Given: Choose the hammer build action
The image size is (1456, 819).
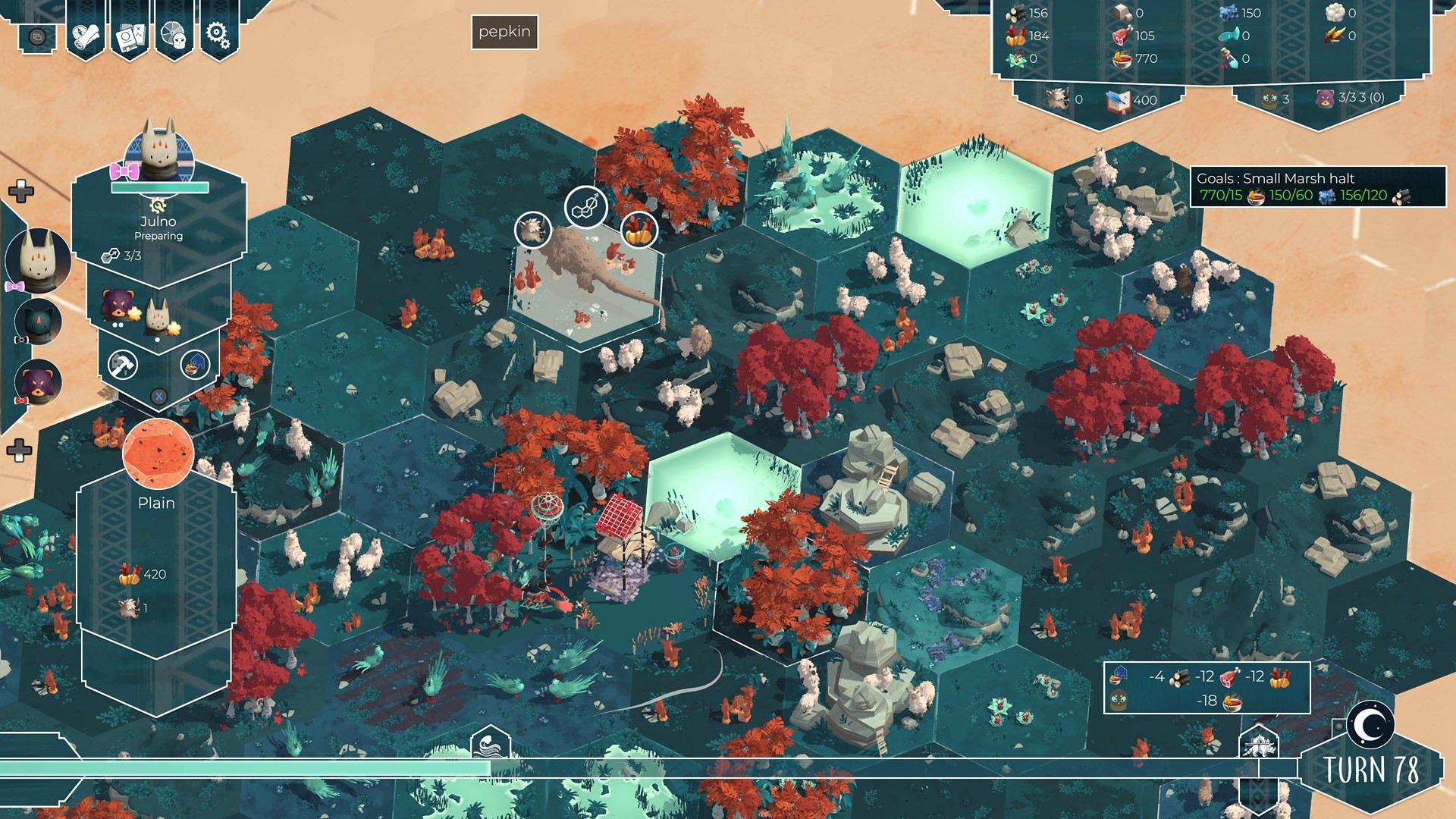Looking at the screenshot, I should point(122,366).
